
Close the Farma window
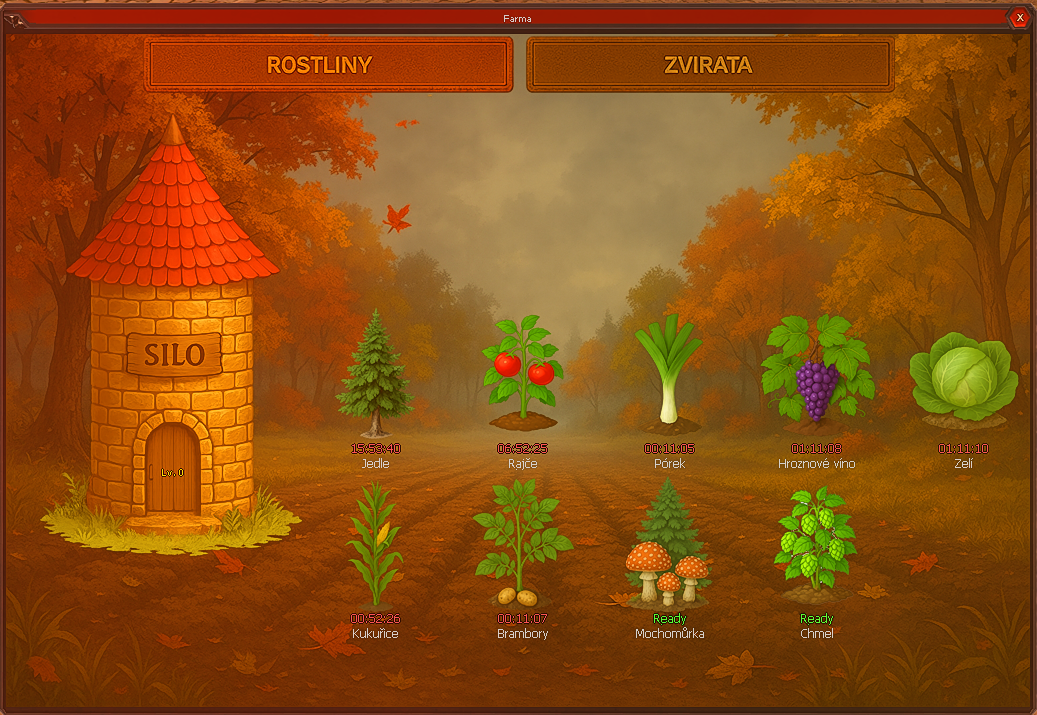(1019, 17)
